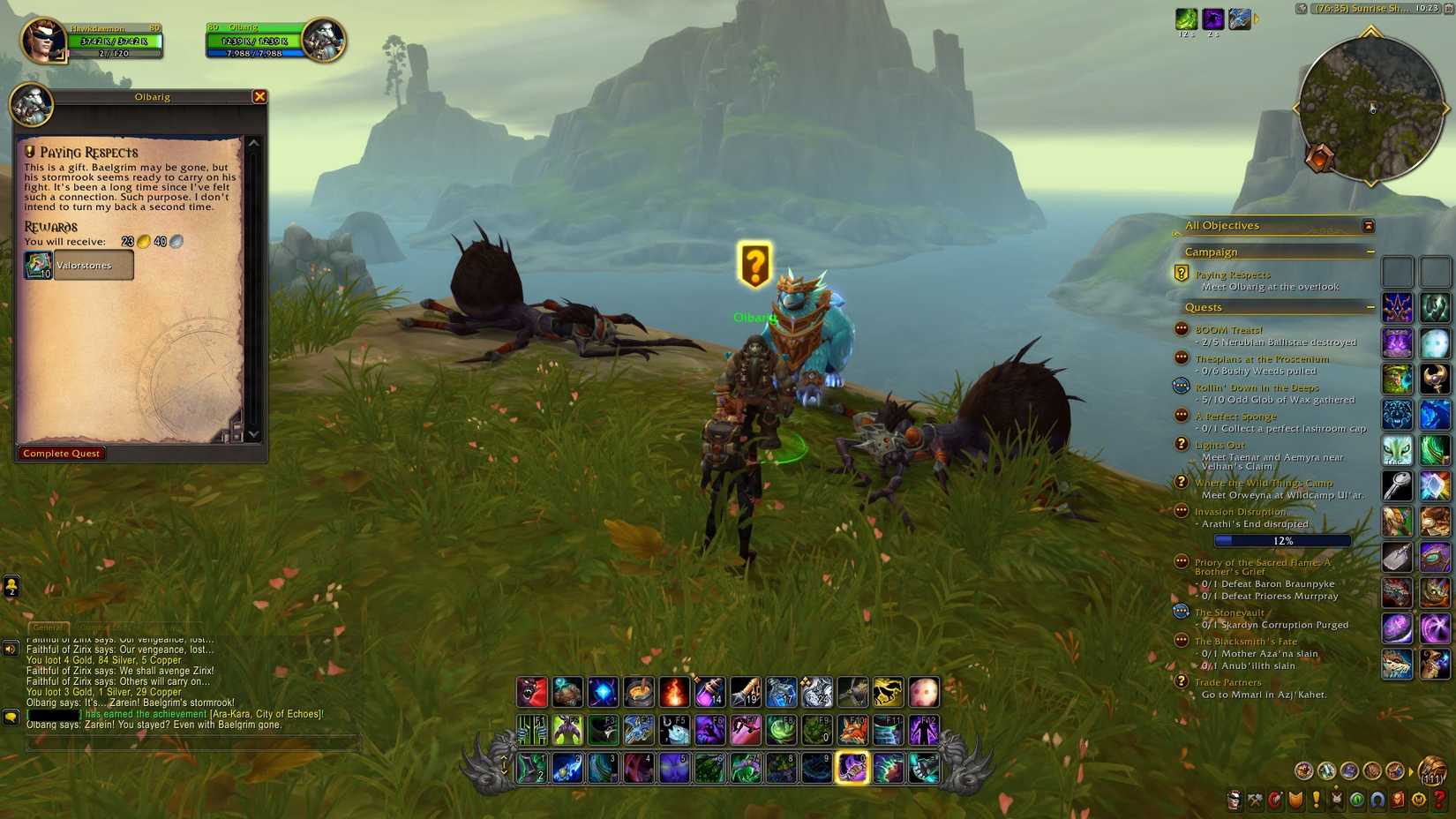Toggle tracking on the Lights Out quest icon

[1182, 445]
